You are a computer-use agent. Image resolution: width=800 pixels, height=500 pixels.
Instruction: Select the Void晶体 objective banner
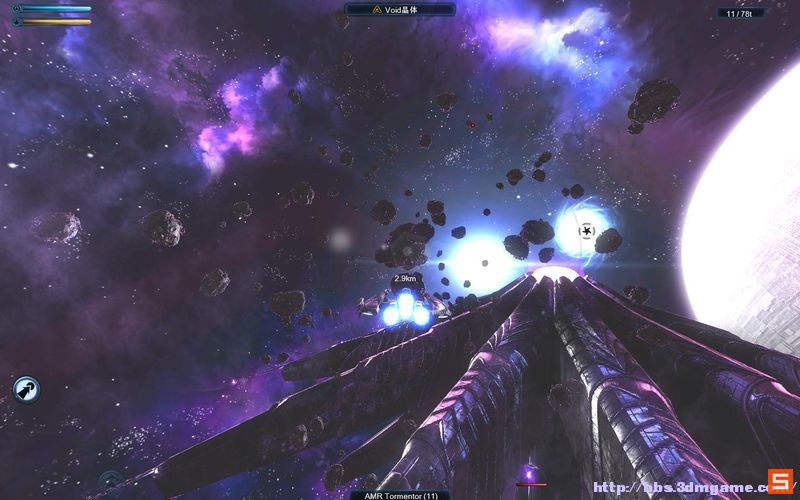point(399,9)
